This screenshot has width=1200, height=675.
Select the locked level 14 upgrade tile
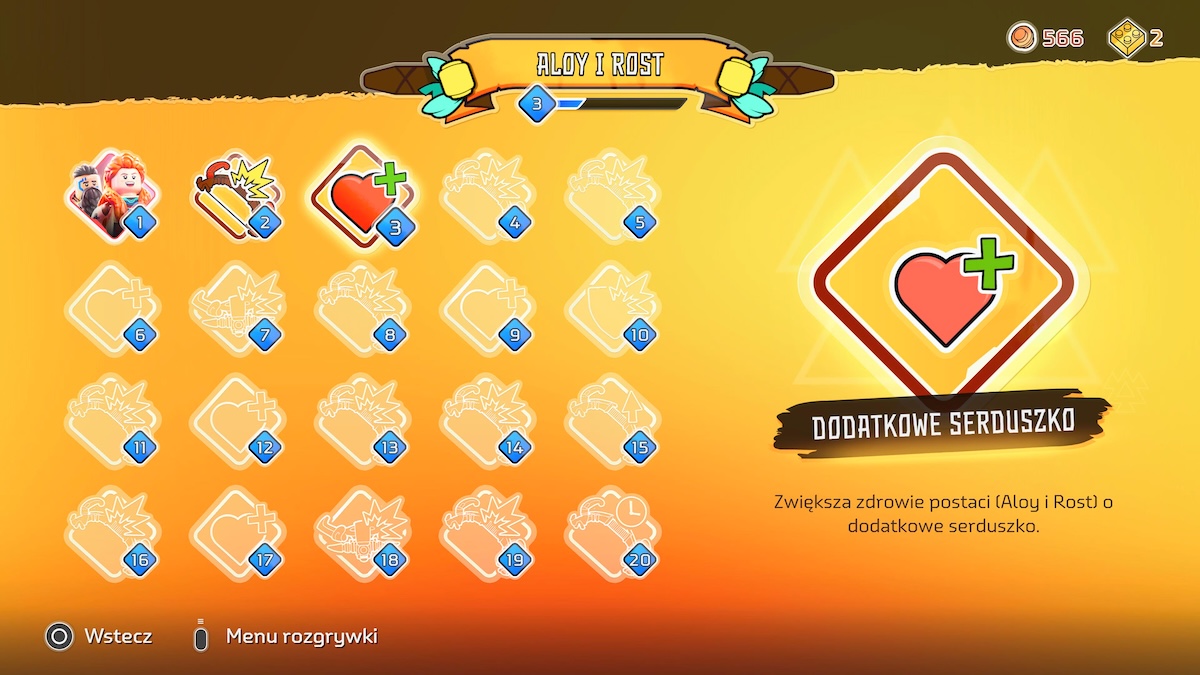coord(486,422)
